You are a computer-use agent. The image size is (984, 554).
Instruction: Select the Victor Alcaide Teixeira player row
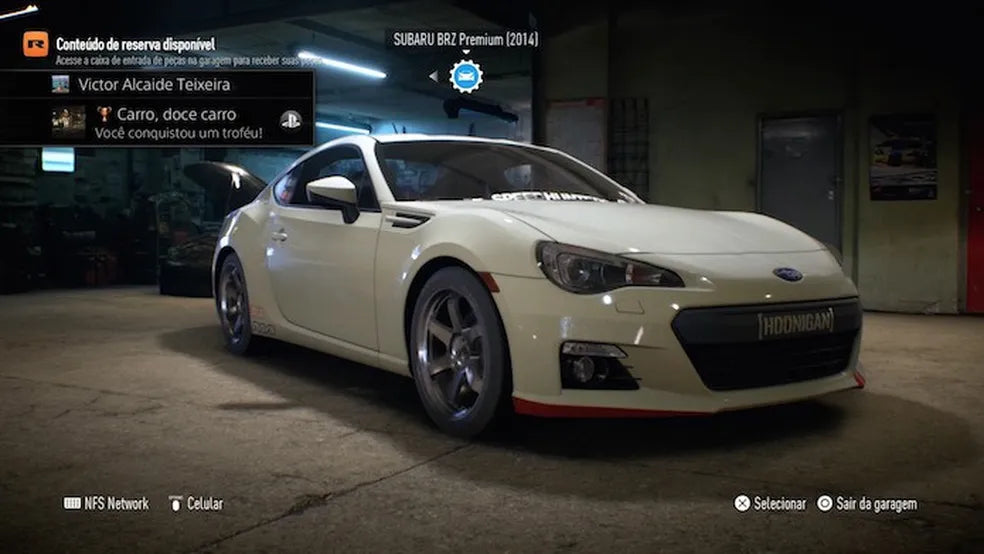pos(154,85)
